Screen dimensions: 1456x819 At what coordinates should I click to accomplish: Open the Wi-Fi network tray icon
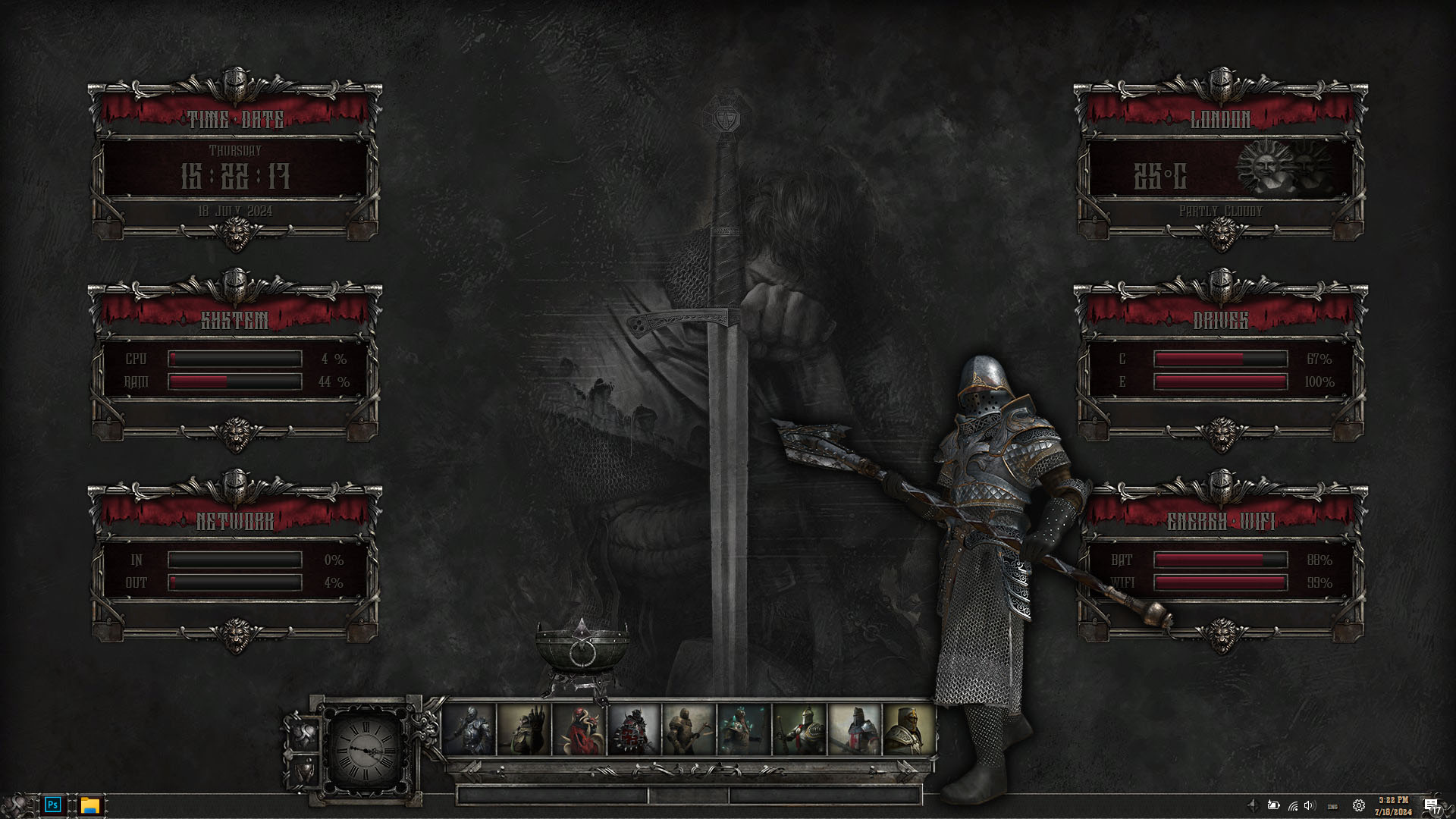[x=1292, y=805]
